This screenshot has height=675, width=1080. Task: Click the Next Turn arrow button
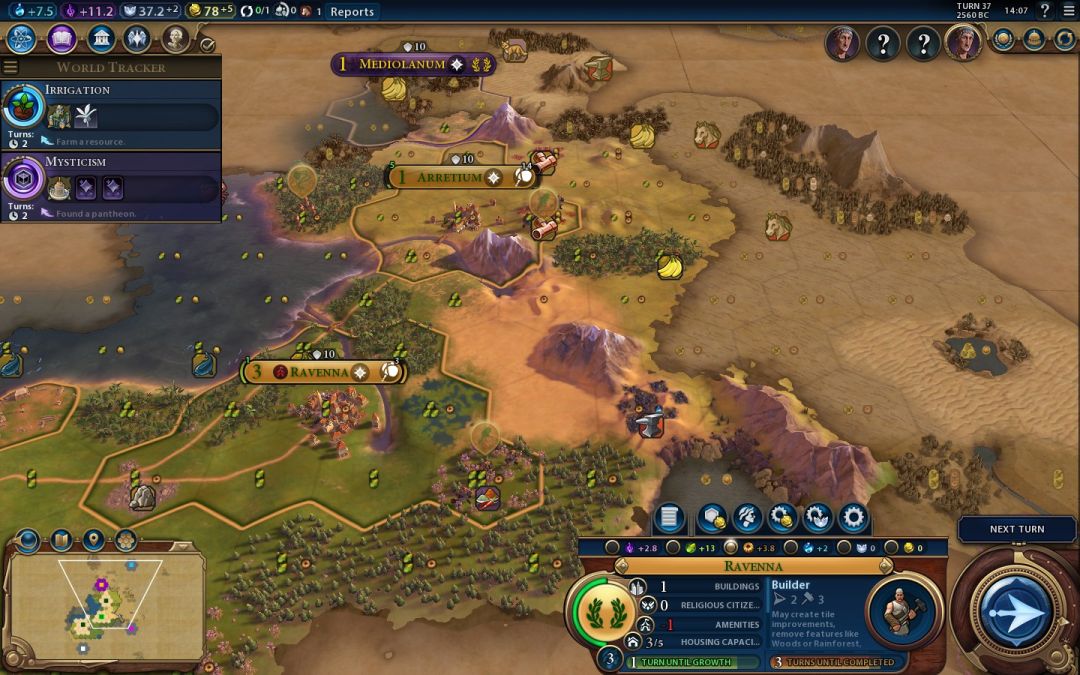point(1016,610)
